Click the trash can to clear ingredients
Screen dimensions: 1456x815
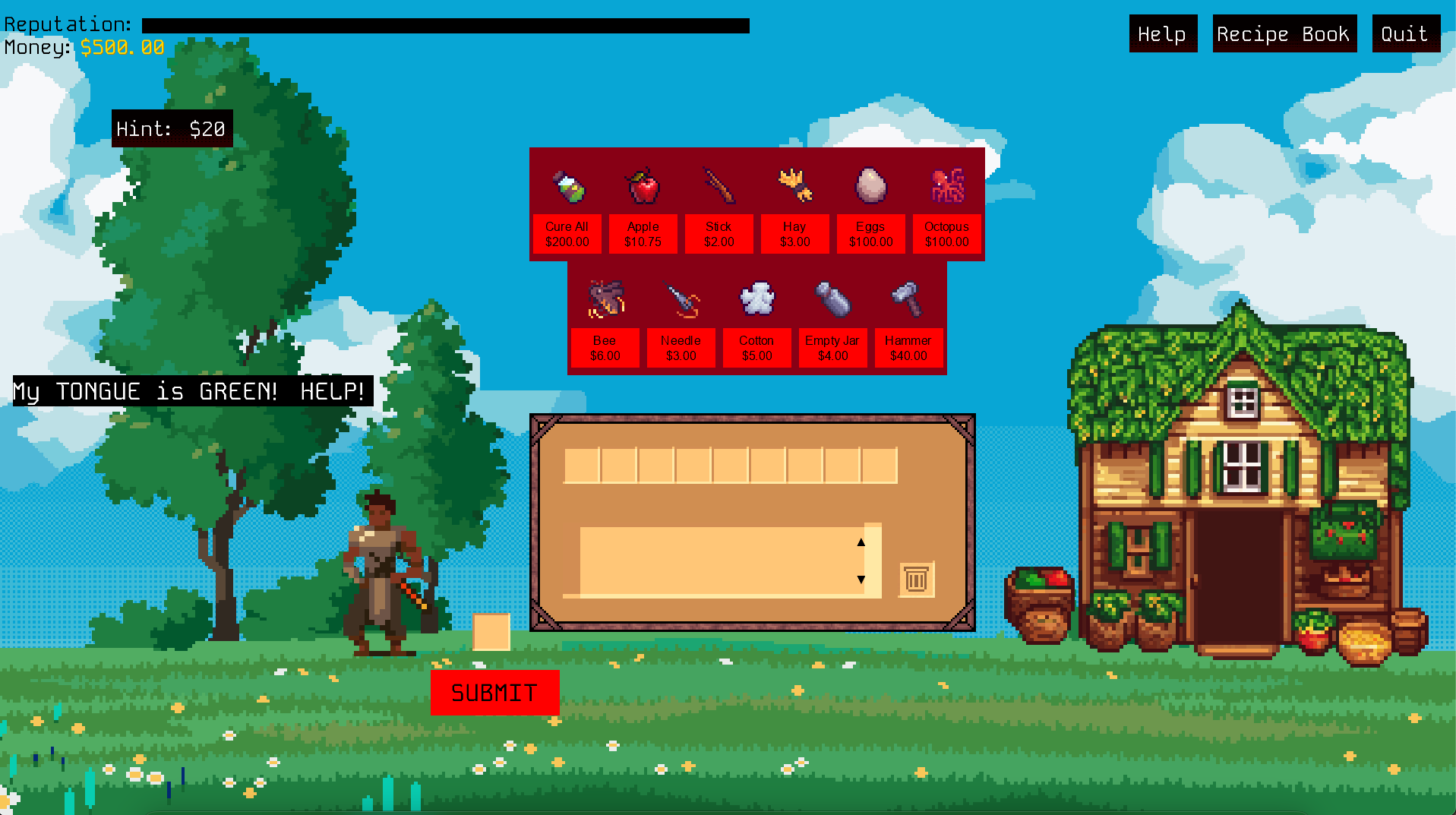coord(916,580)
